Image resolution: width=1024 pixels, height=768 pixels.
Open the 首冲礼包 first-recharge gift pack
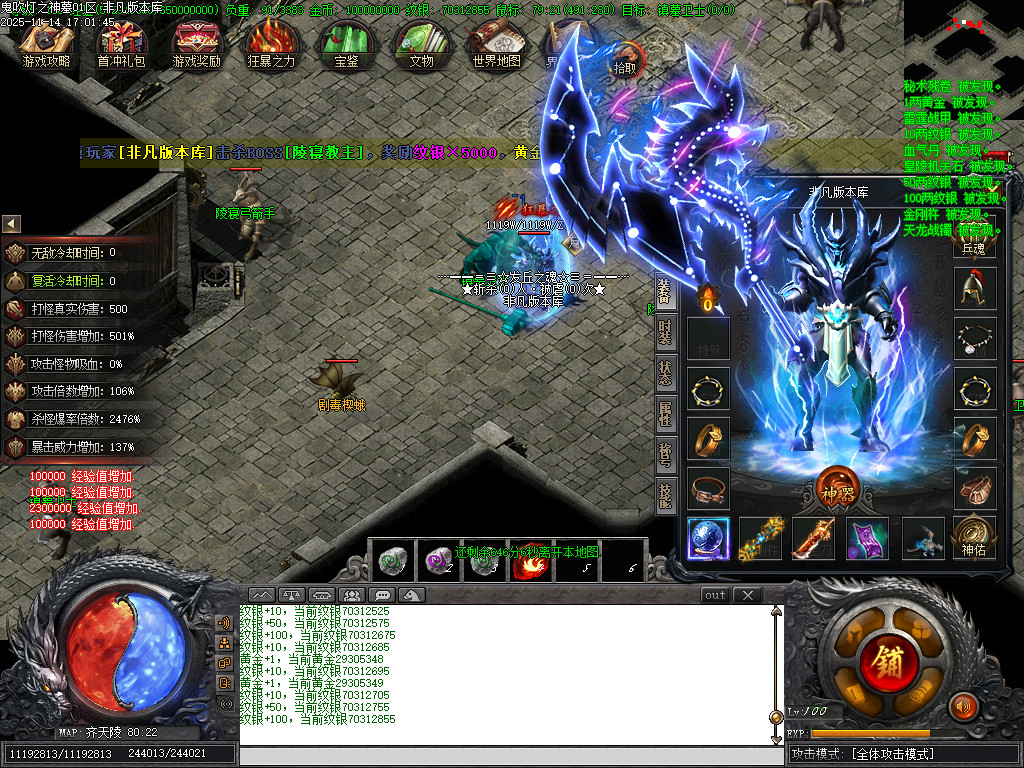[121, 44]
